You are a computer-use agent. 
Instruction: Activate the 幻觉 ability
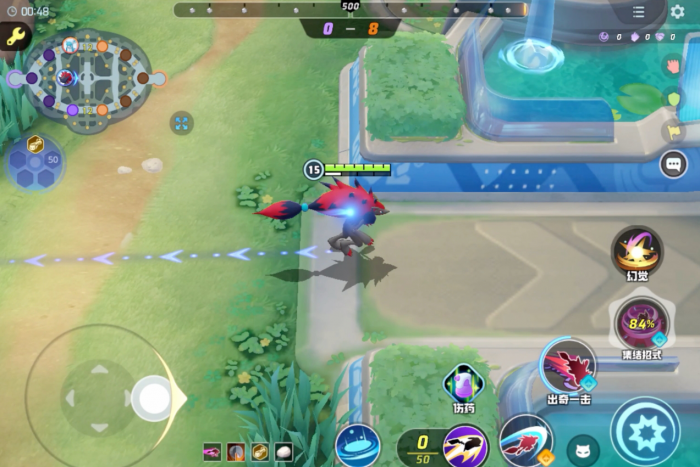tap(636, 250)
